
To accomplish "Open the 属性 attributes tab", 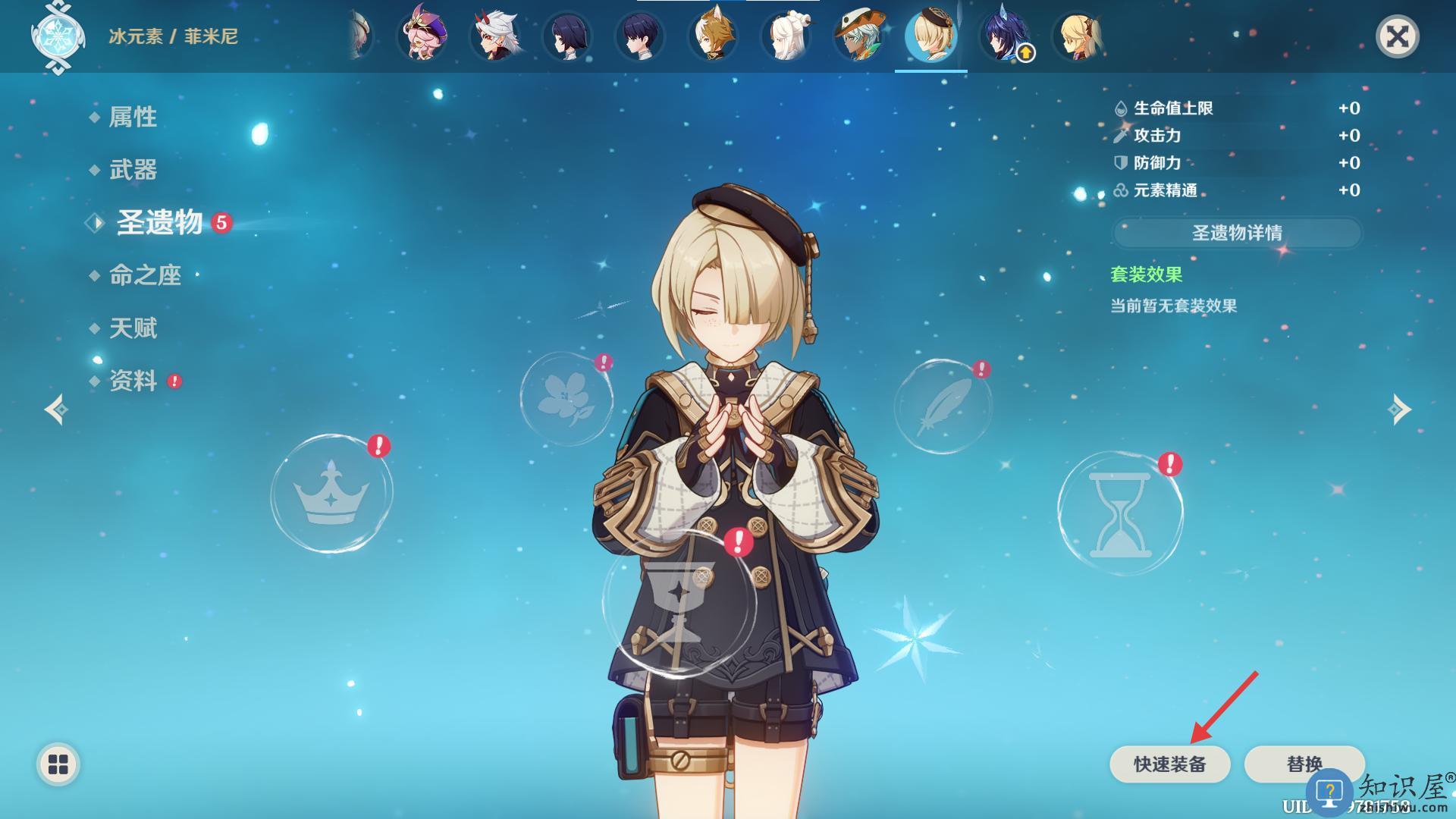I will tap(133, 117).
